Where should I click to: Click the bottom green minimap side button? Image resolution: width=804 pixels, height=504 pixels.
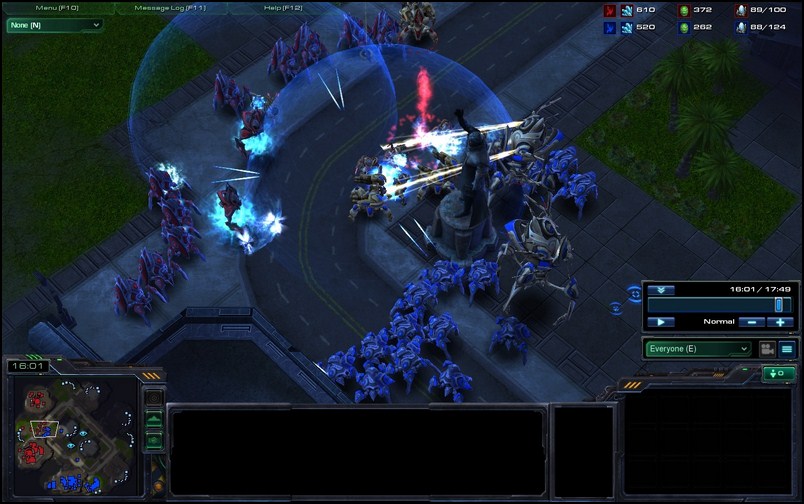154,439
